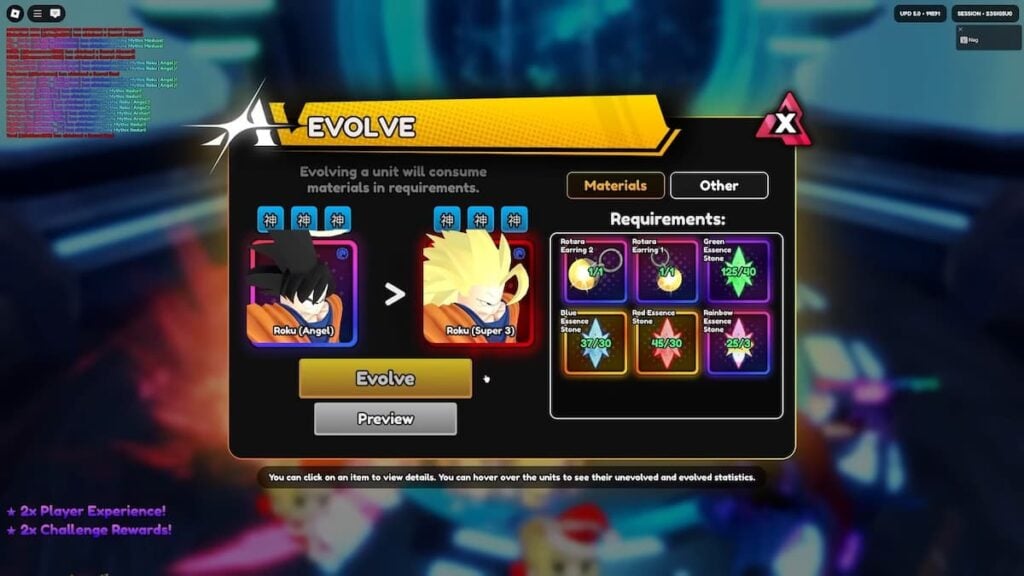Switch to the Other tab
The image size is (1024, 576).
click(719, 185)
